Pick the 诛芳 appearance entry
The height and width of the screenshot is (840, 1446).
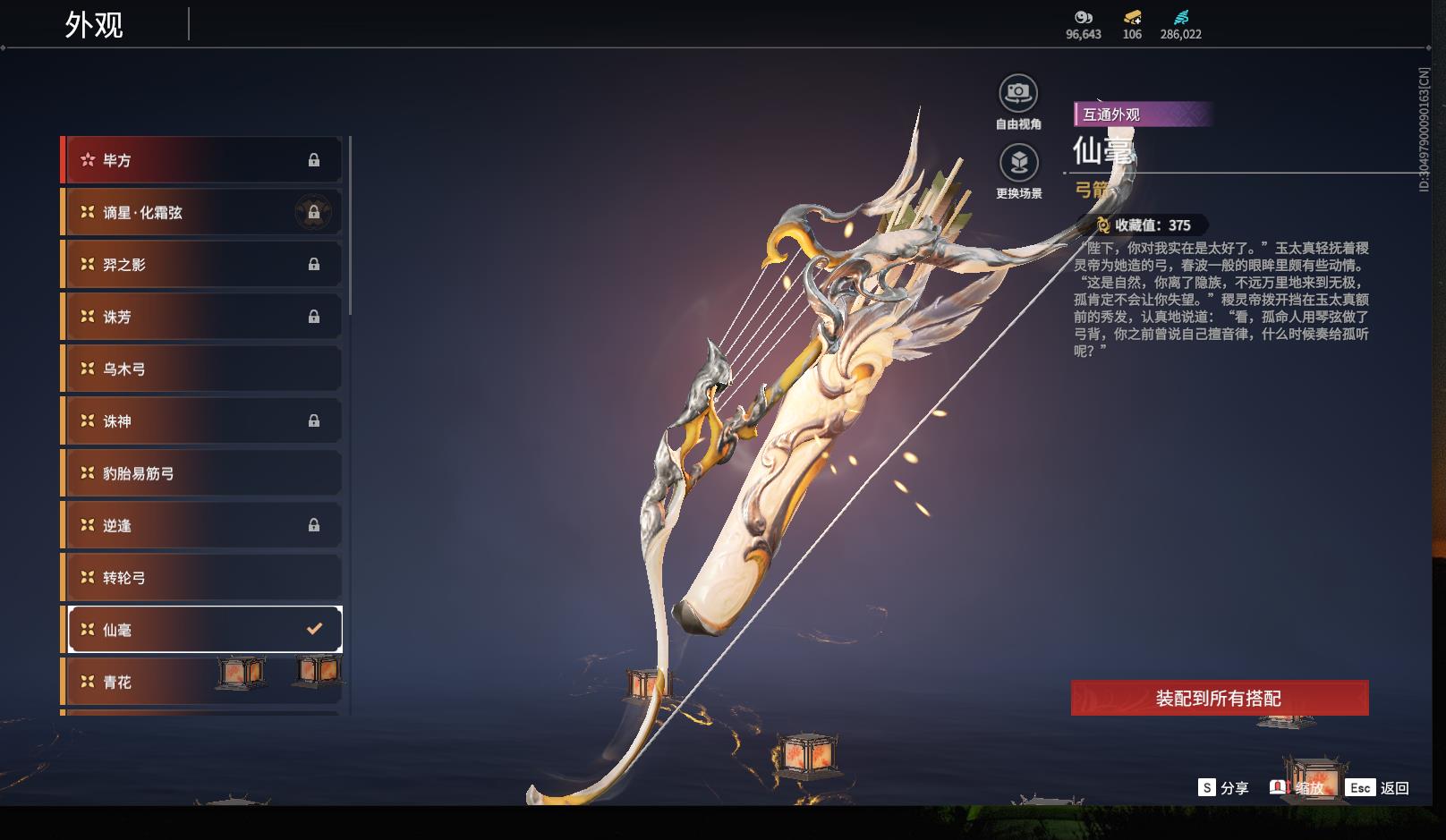point(202,317)
